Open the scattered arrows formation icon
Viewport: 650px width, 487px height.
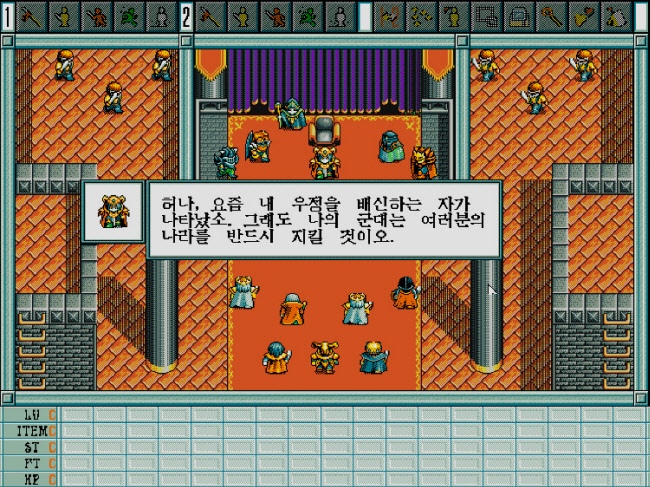422,16
